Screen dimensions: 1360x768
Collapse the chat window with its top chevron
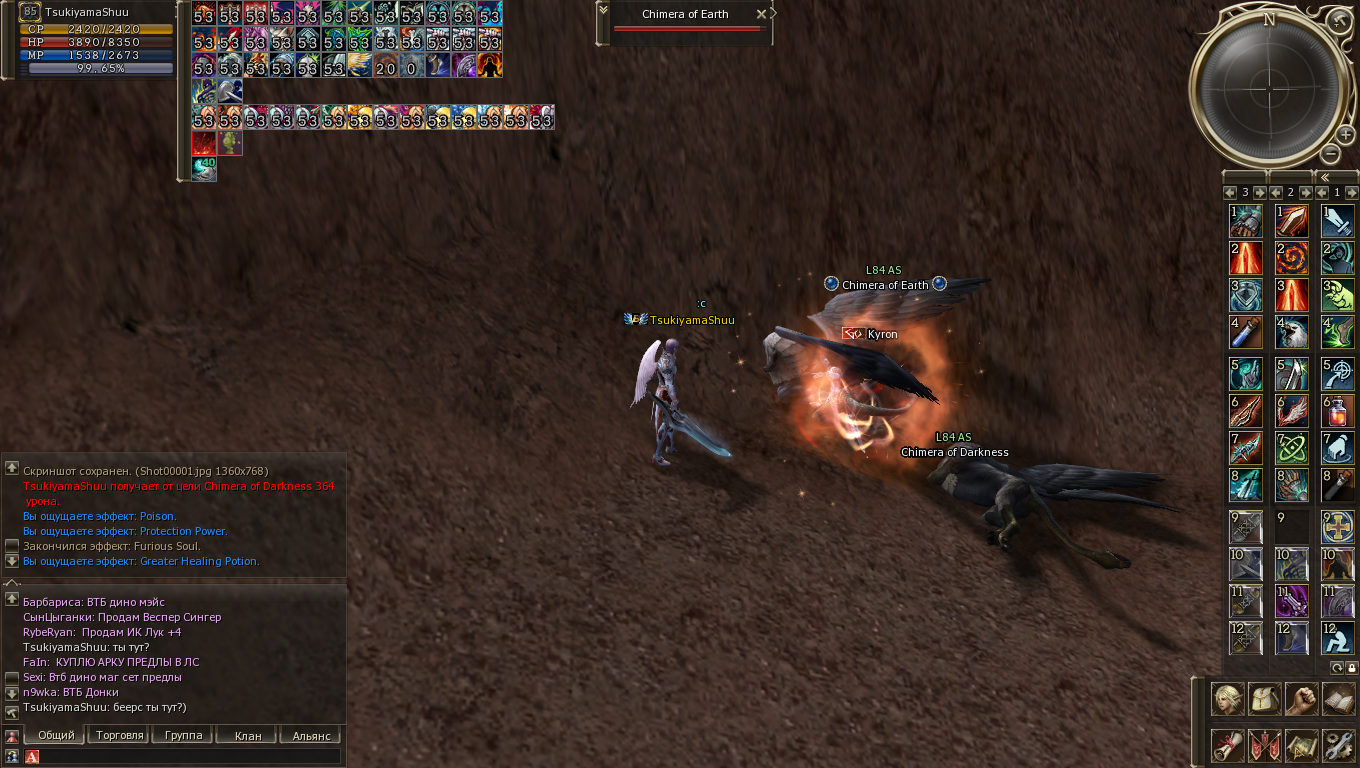tap(10, 581)
